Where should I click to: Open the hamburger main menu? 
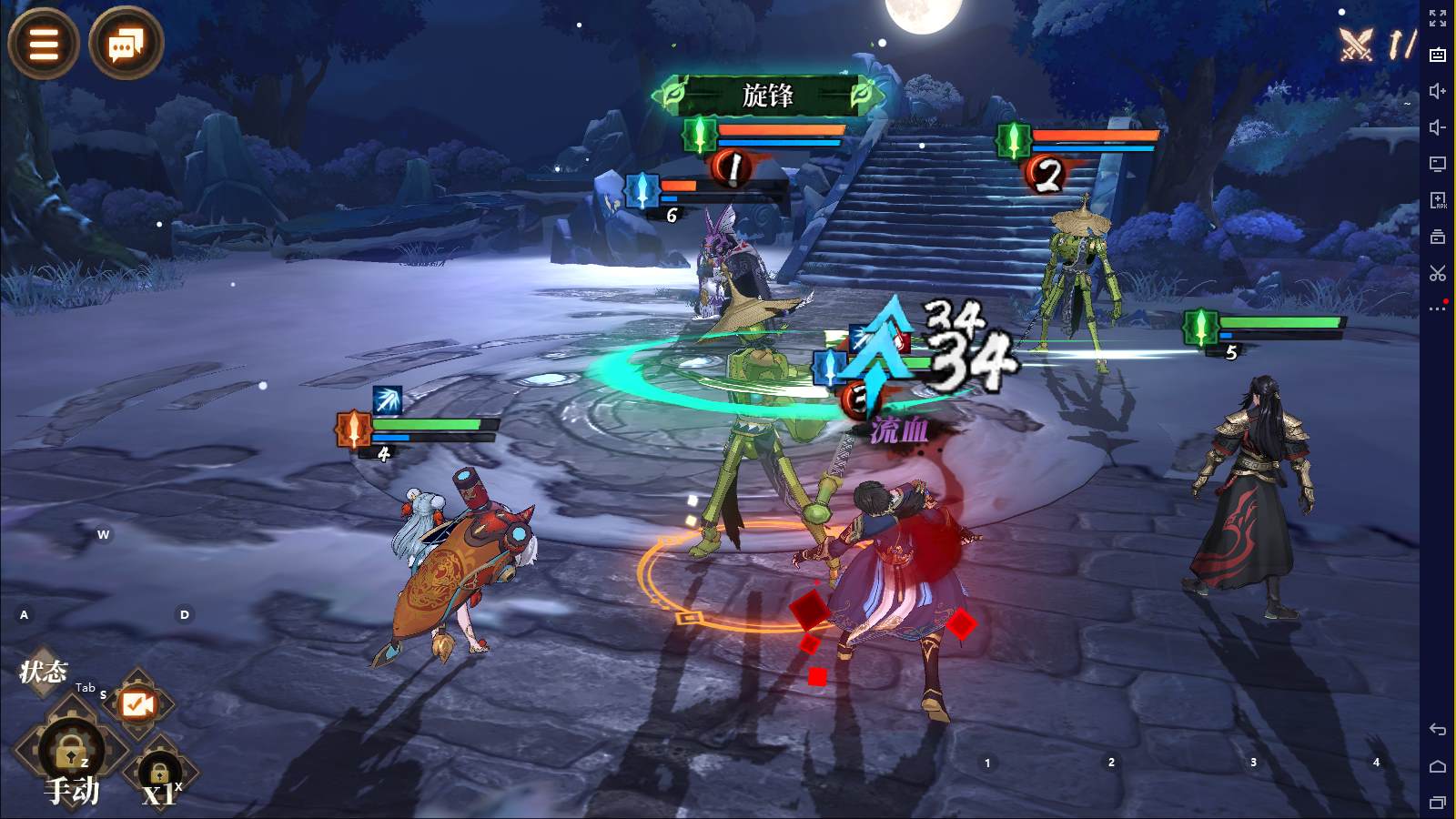coord(43,43)
